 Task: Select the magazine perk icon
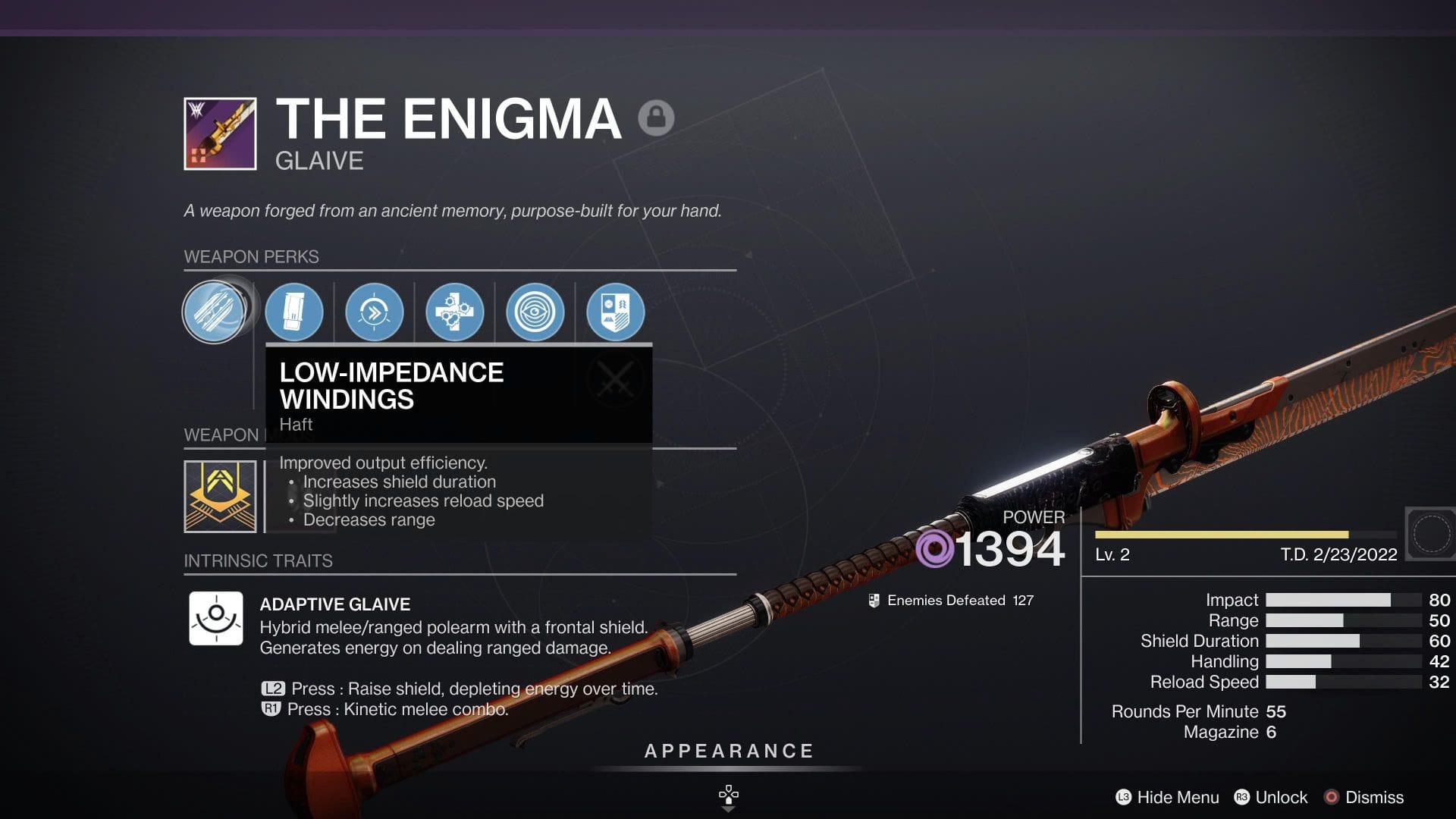pos(294,312)
